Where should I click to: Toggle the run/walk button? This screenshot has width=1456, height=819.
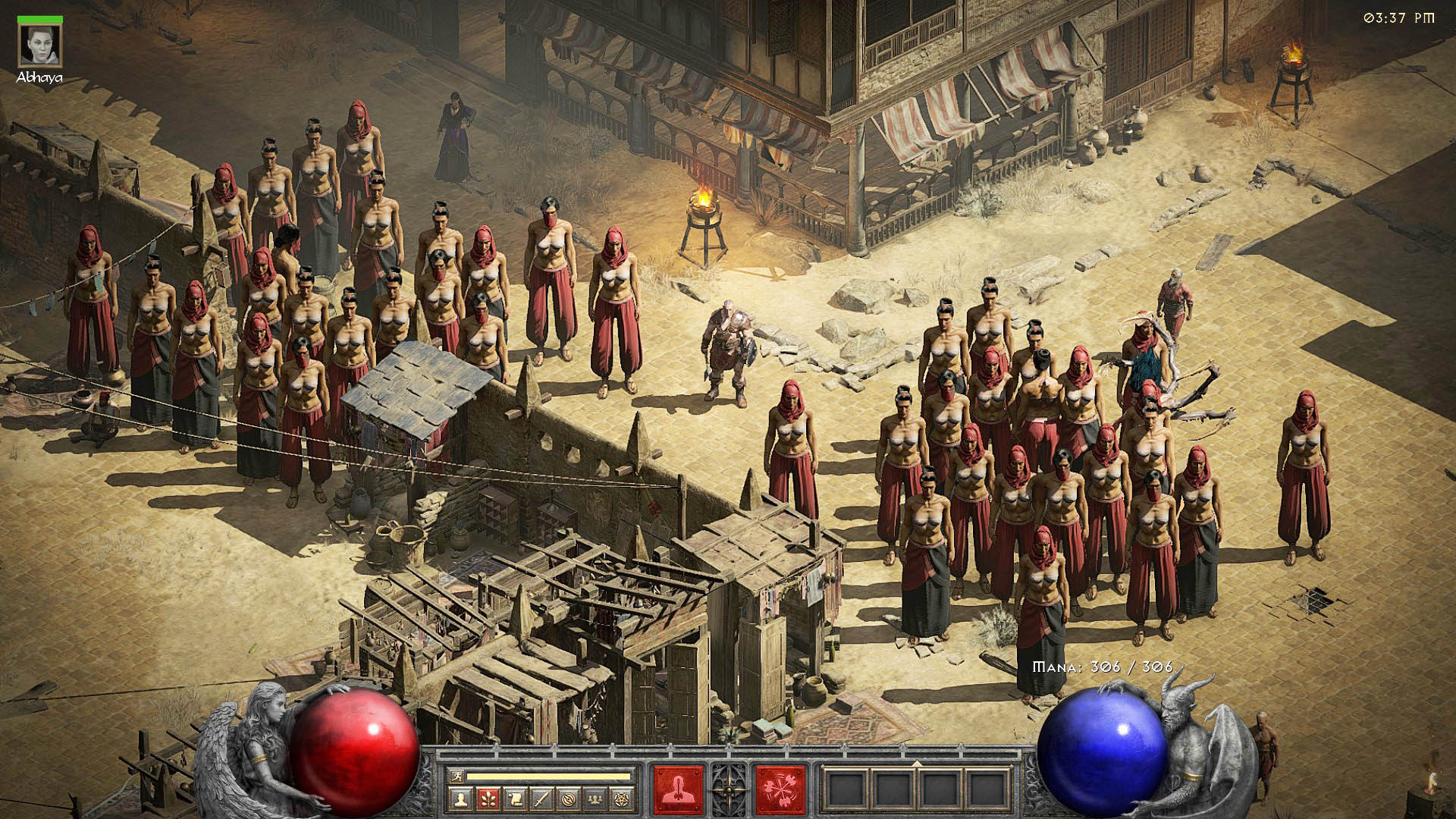coord(457,776)
